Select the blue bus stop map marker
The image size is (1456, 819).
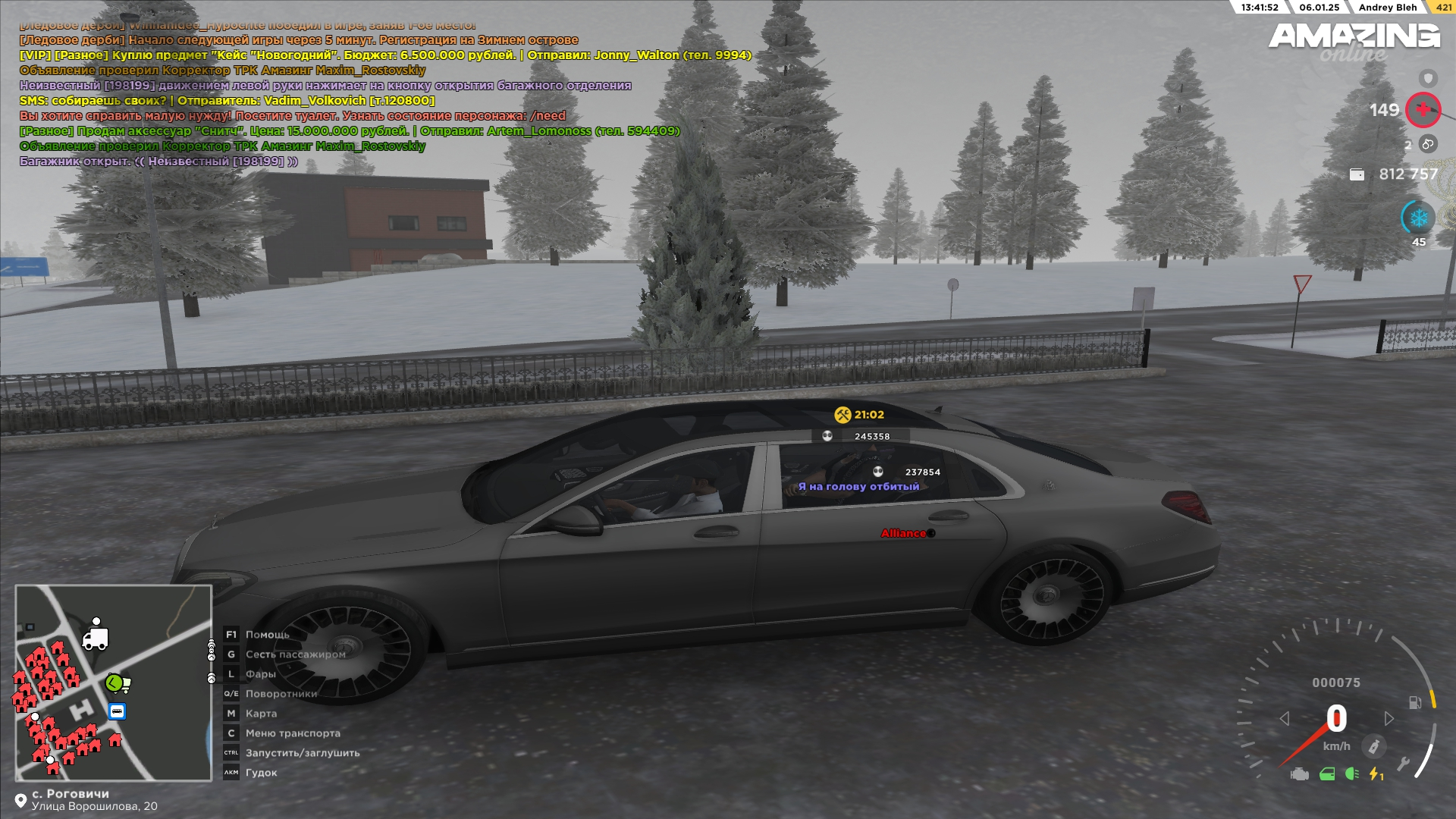(x=117, y=711)
